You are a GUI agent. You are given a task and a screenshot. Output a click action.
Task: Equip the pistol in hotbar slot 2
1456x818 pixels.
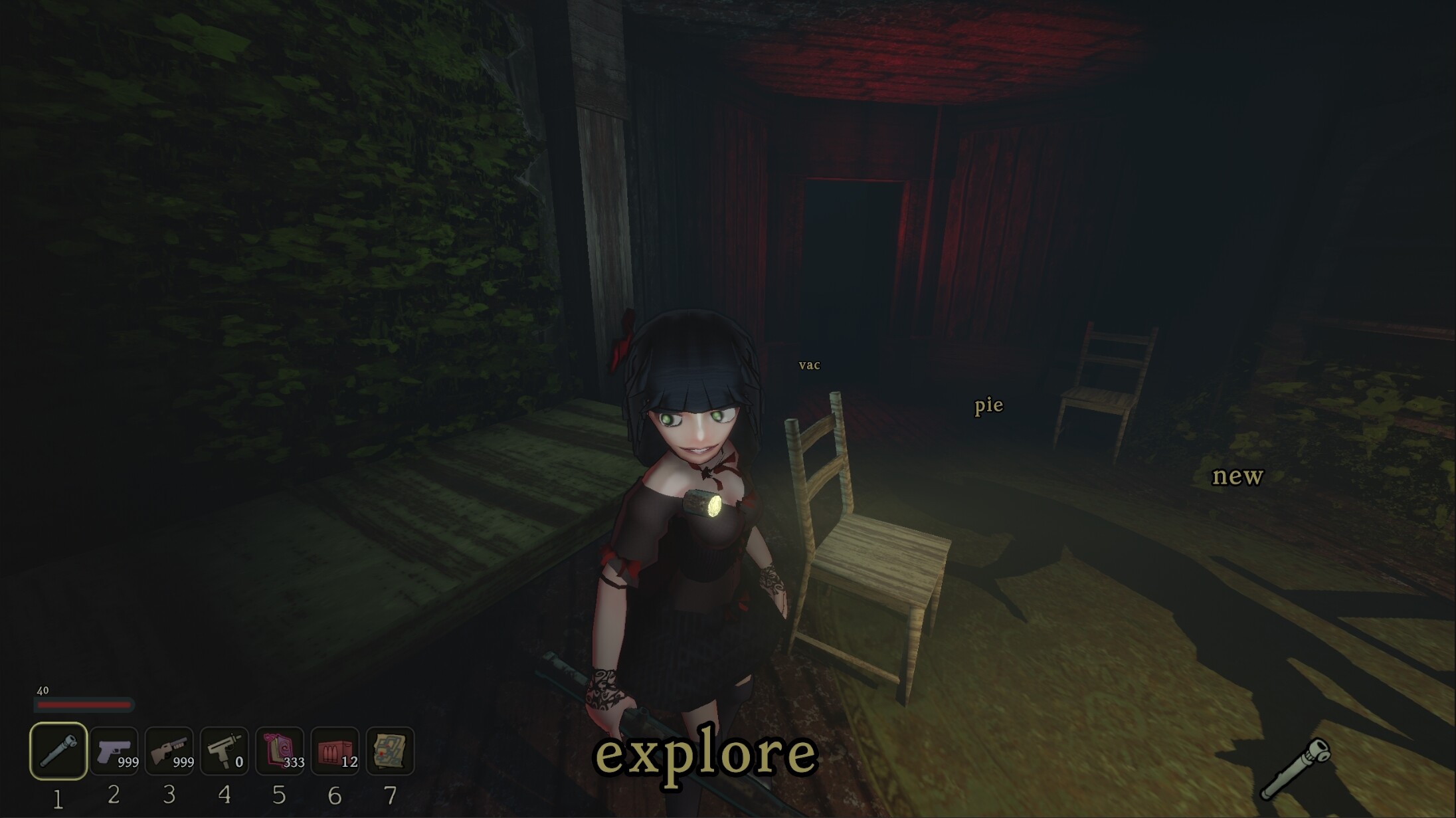point(114,752)
